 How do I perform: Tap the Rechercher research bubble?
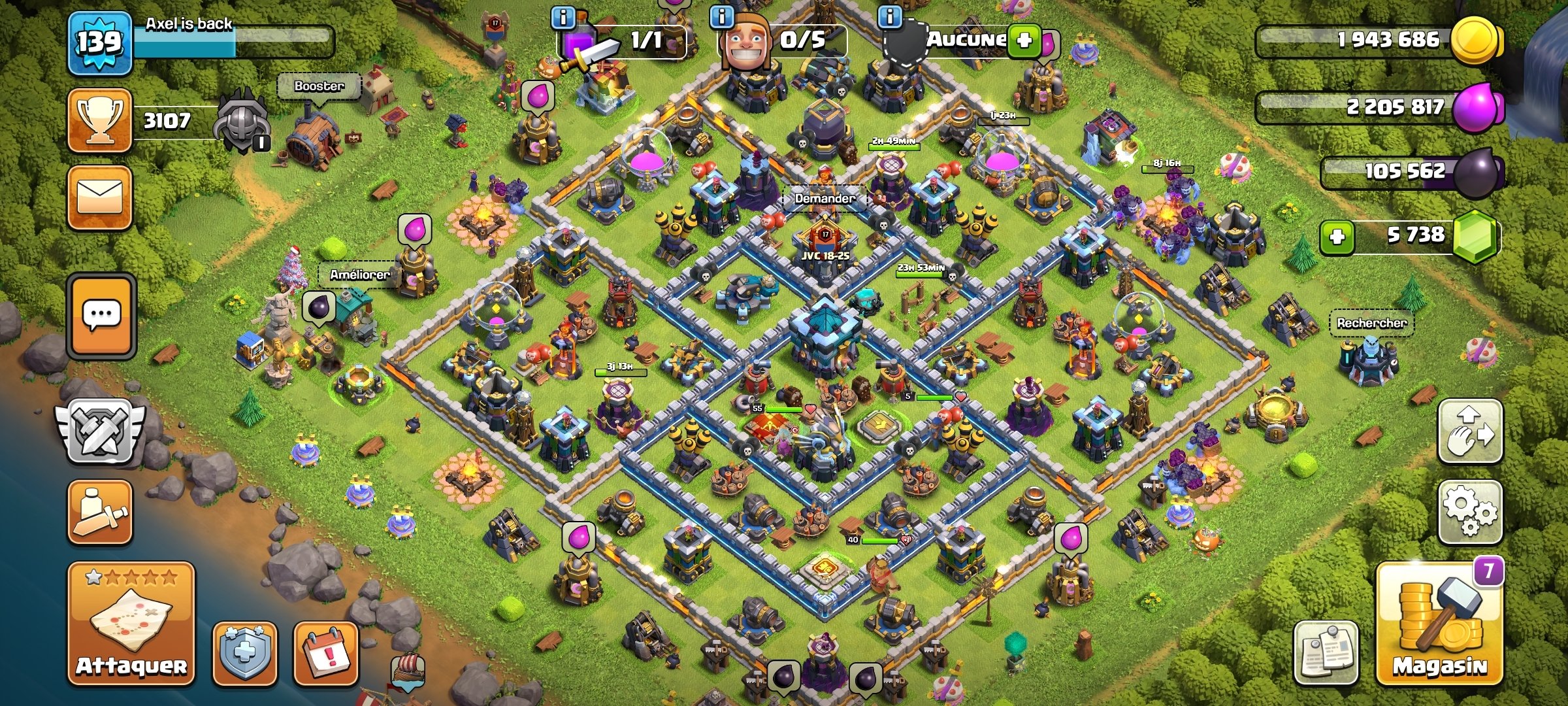tap(1371, 323)
